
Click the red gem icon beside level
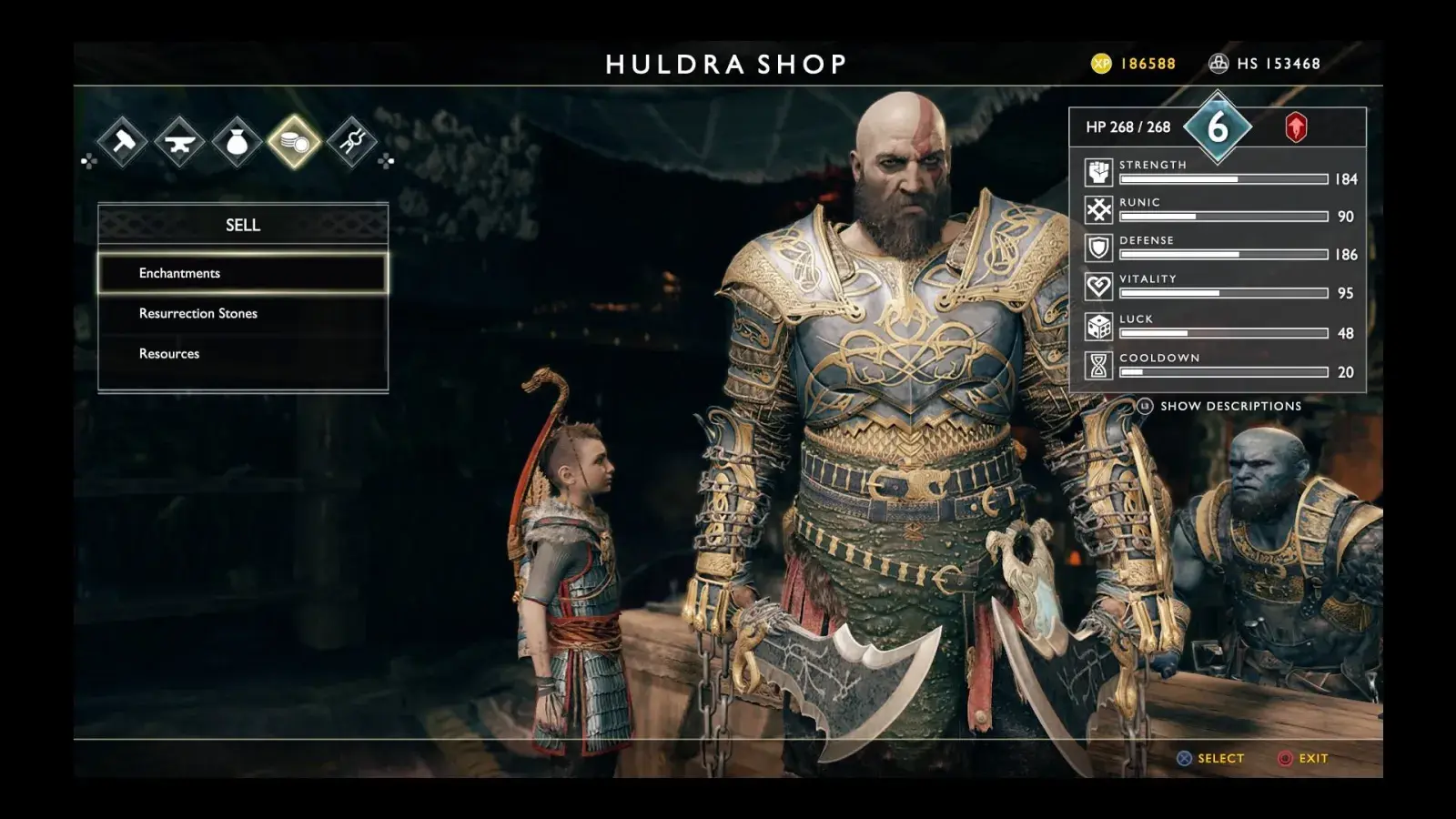coord(1296,127)
